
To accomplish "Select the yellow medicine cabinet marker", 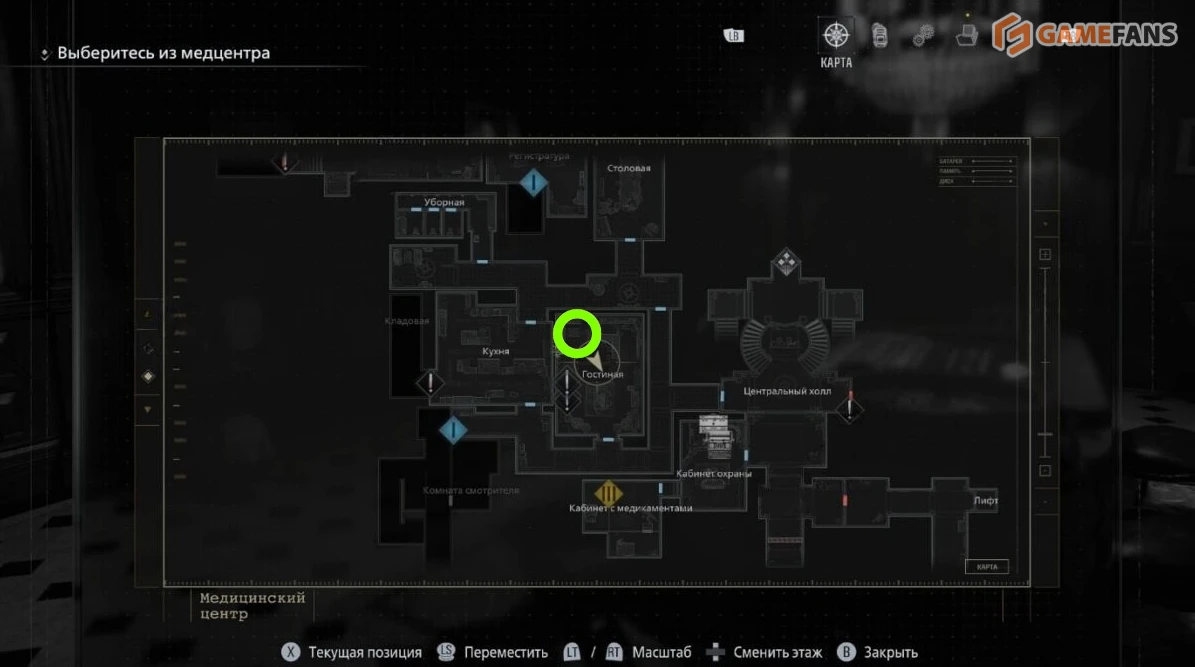I will coord(608,493).
